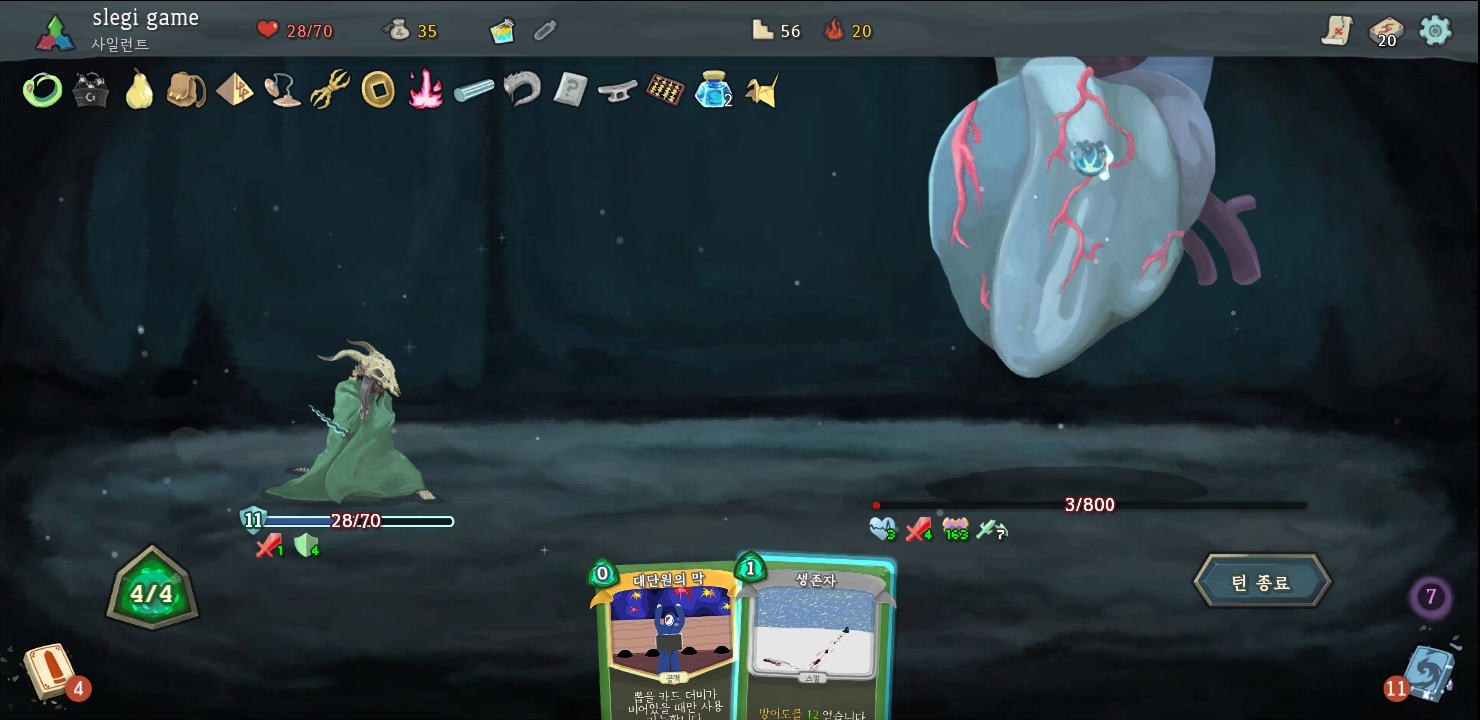
Task: Open the map scroll
Action: [1336, 31]
